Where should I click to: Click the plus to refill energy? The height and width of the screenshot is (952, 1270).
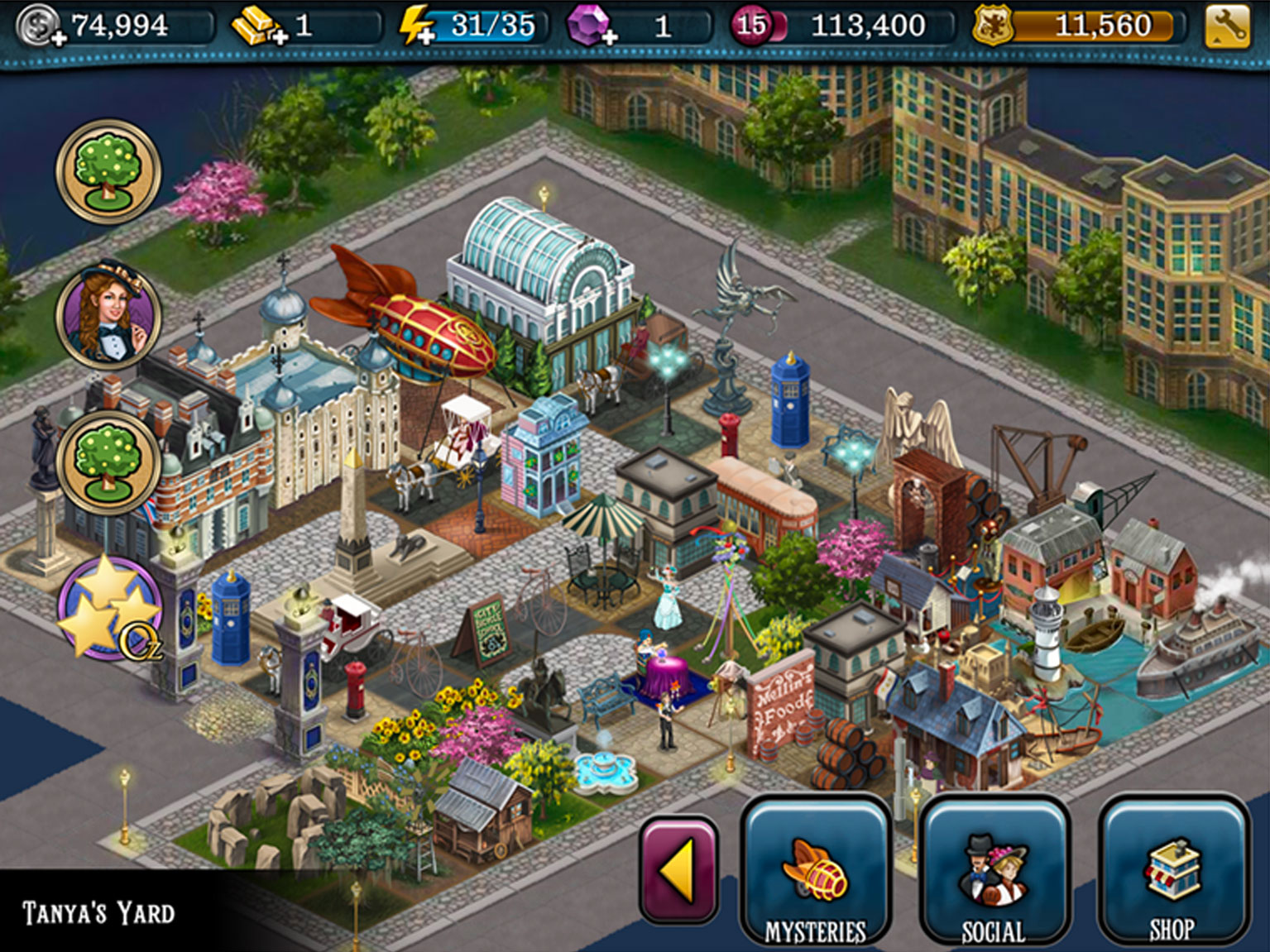coord(426,35)
